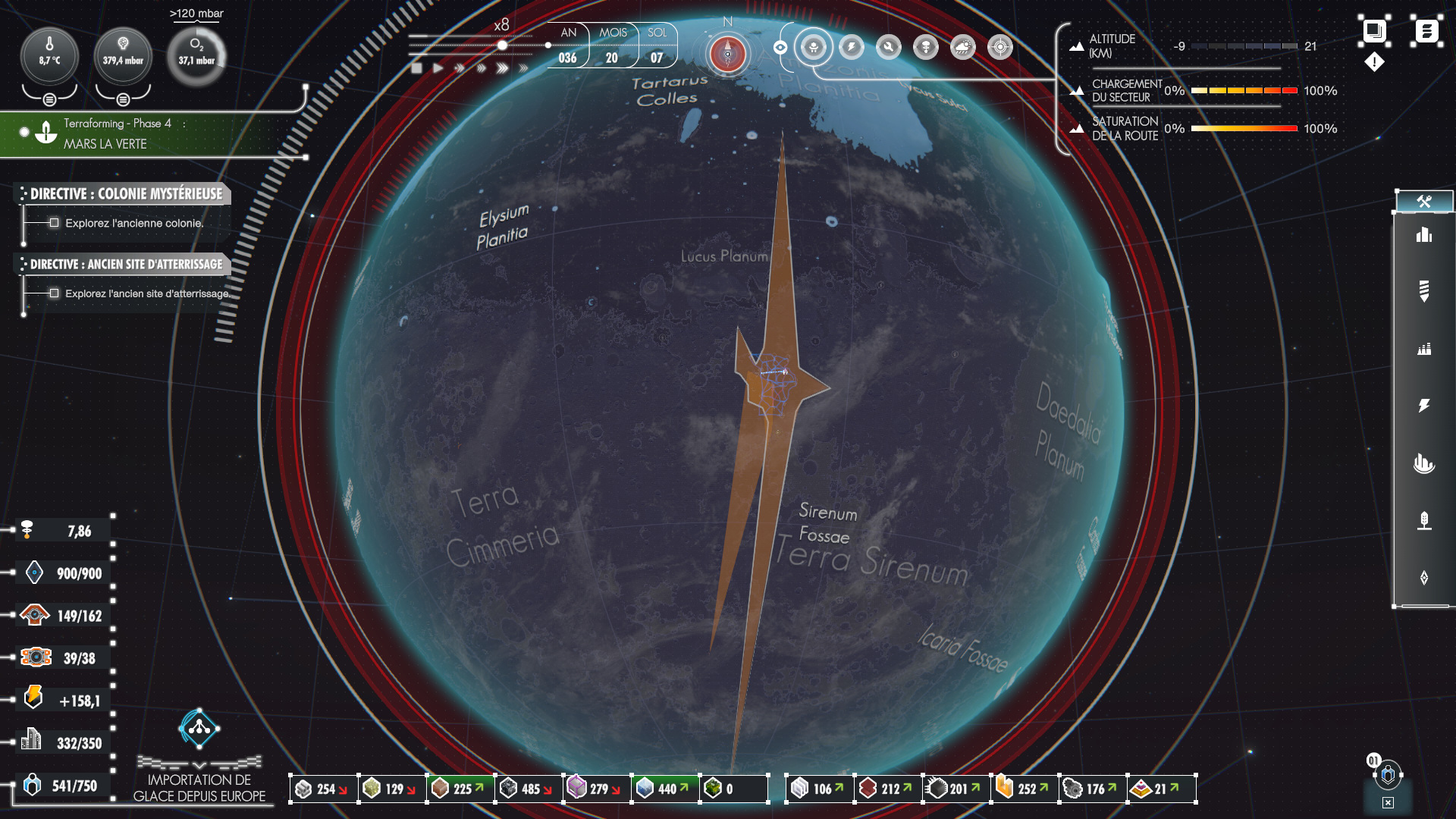The width and height of the screenshot is (1456, 819).
Task: Open the Terraforming Phase 4 objective
Action: click(x=118, y=133)
